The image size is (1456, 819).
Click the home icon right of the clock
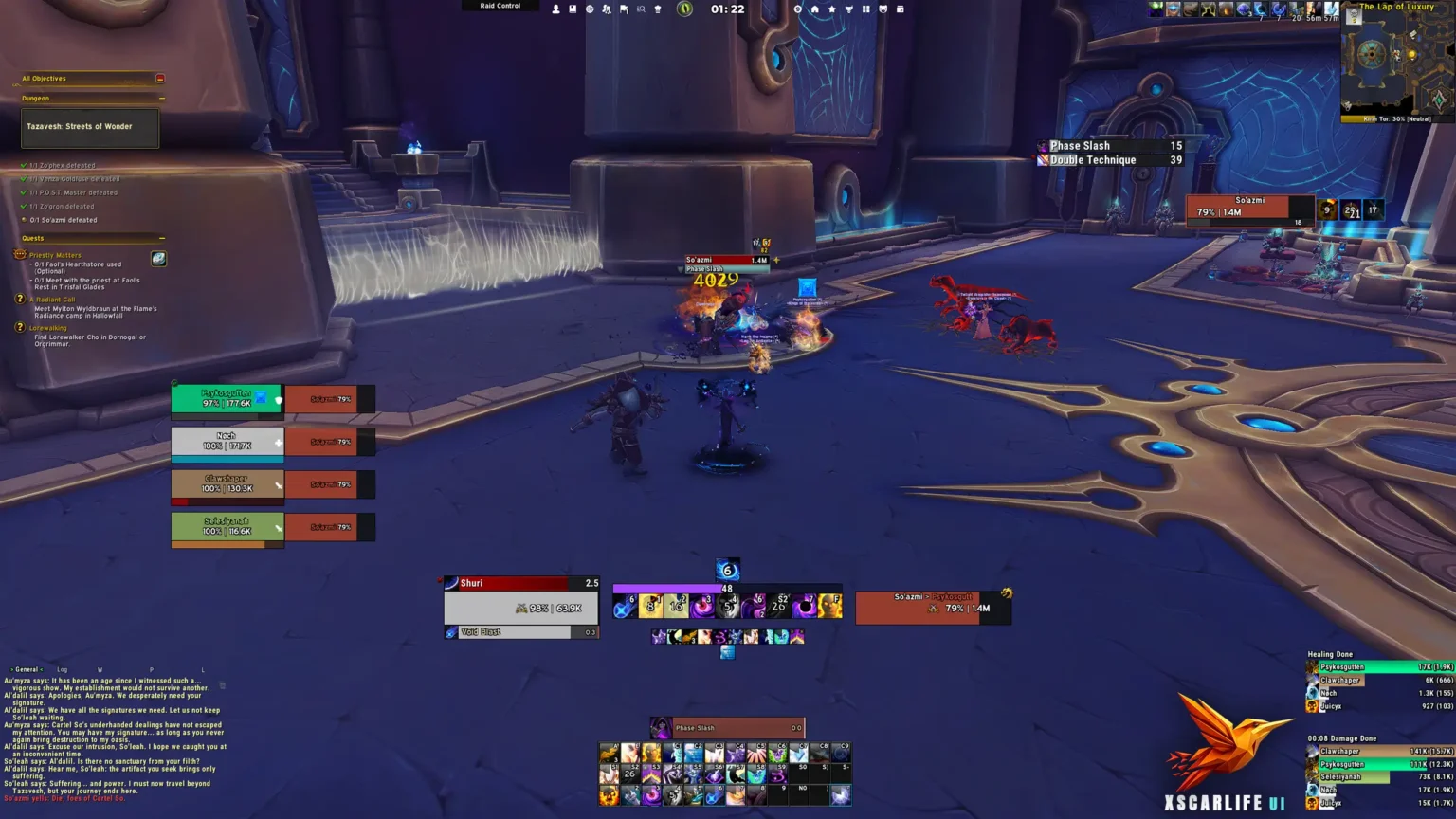tap(814, 8)
